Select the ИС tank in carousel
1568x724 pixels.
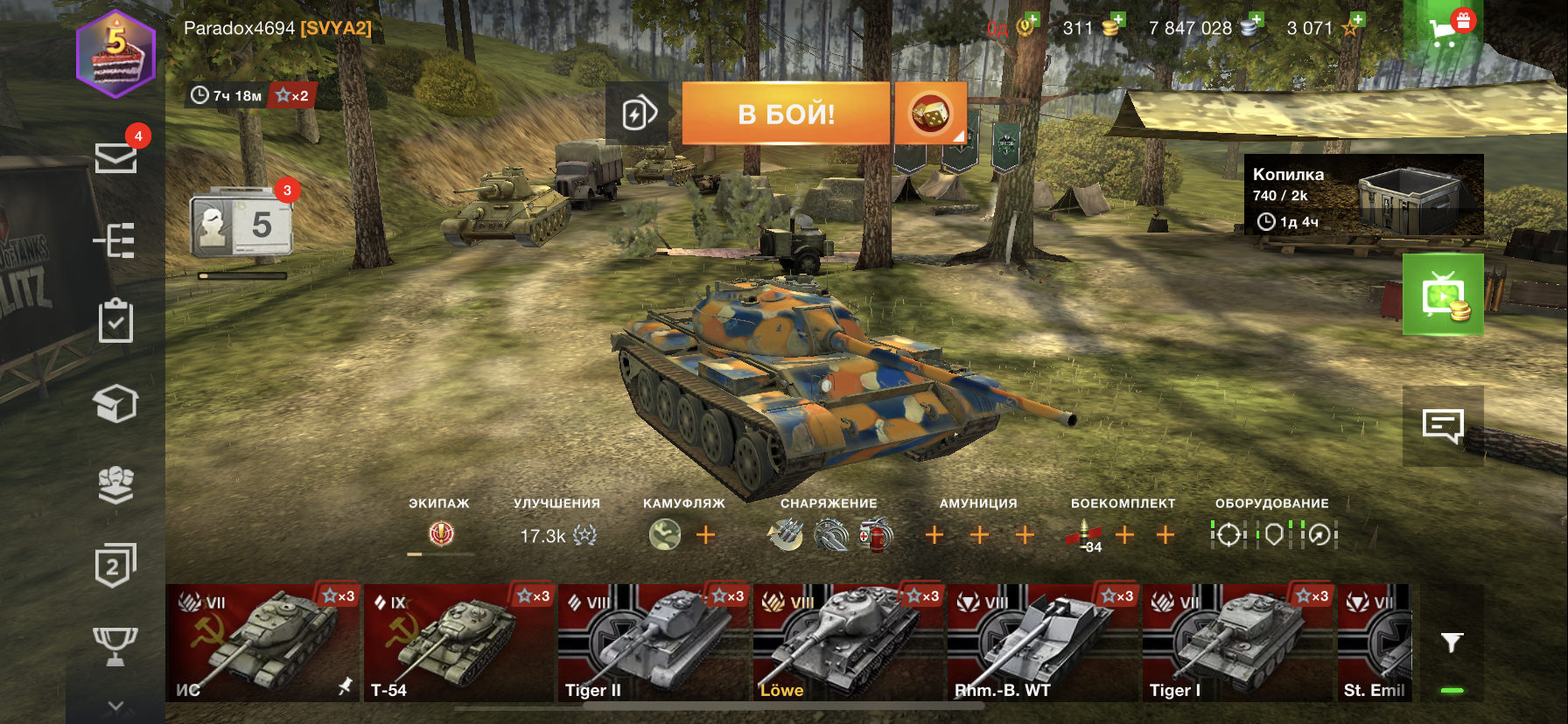[x=263, y=644]
